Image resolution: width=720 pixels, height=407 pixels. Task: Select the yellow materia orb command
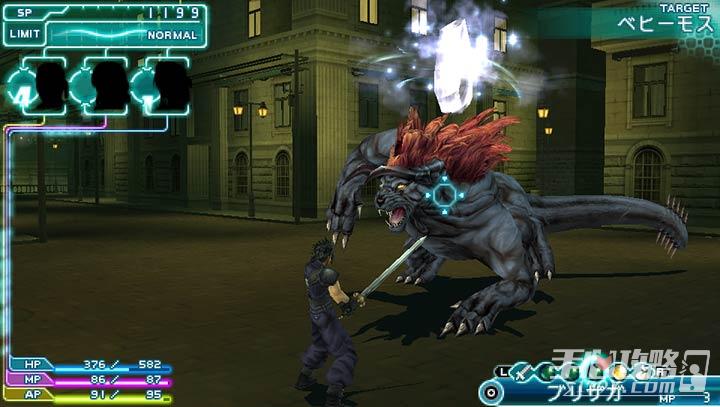(620, 372)
